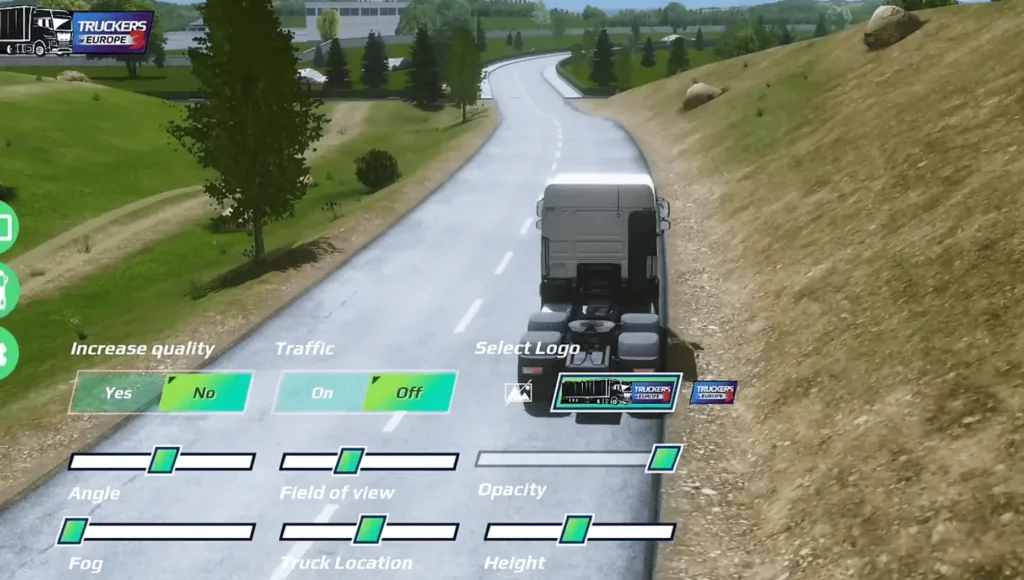
Task: Click the Field of view slider handle
Action: click(348, 461)
